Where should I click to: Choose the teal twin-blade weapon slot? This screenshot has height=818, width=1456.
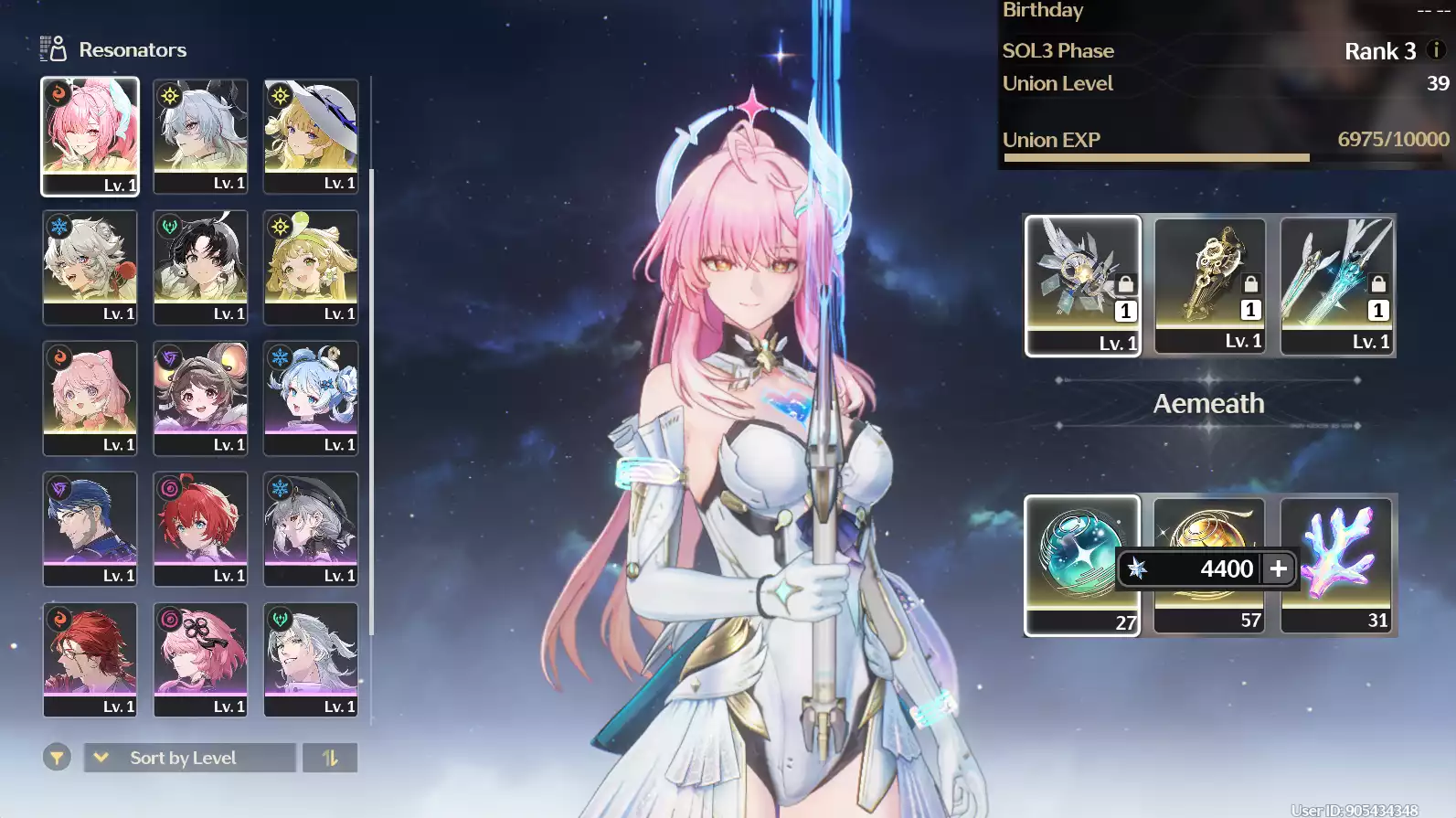point(1336,285)
